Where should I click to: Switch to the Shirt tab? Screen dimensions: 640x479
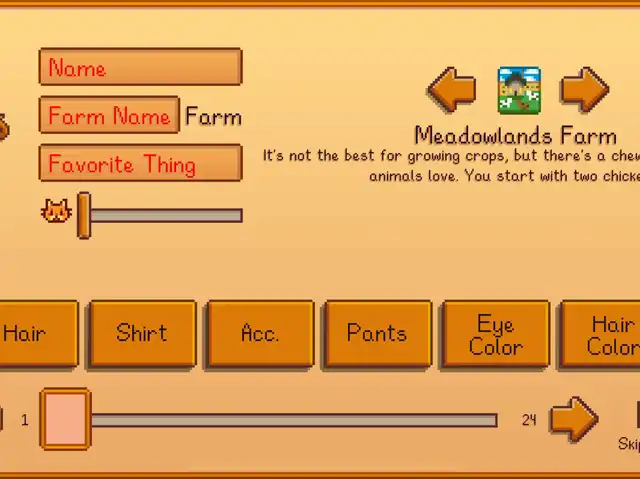[x=142, y=334]
